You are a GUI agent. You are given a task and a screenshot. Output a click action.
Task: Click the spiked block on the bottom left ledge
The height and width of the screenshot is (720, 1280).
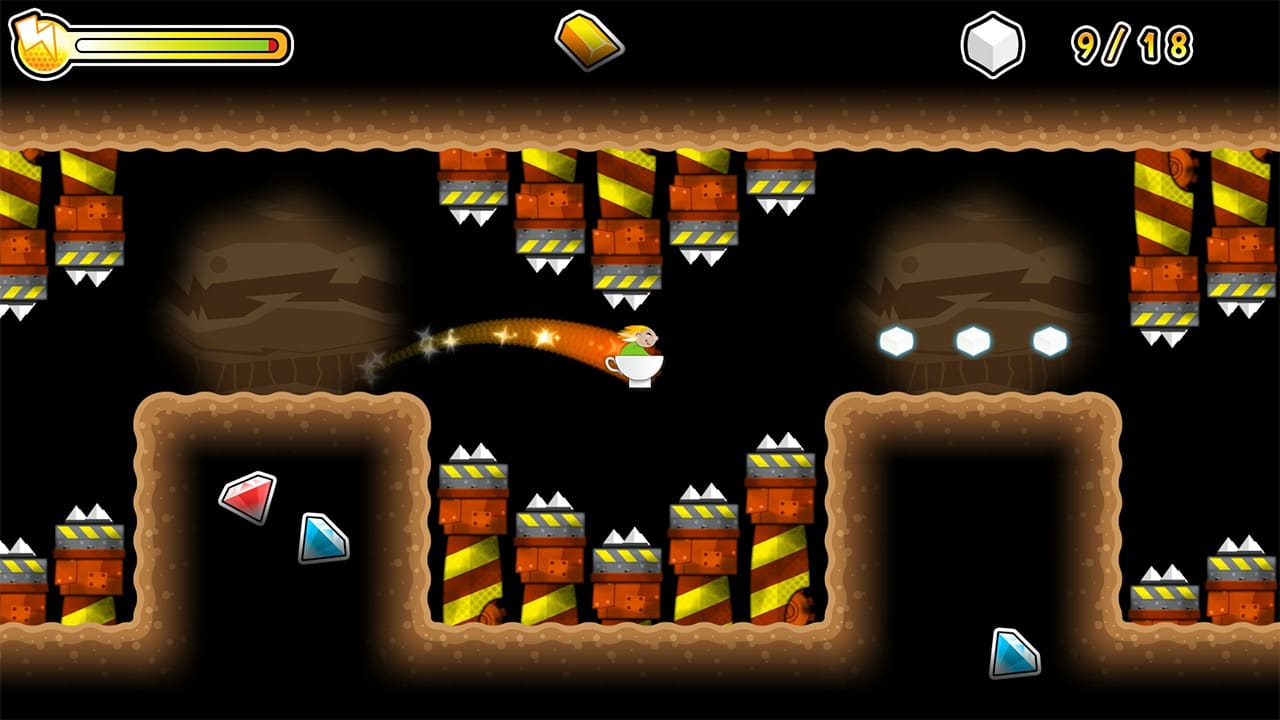click(x=90, y=540)
